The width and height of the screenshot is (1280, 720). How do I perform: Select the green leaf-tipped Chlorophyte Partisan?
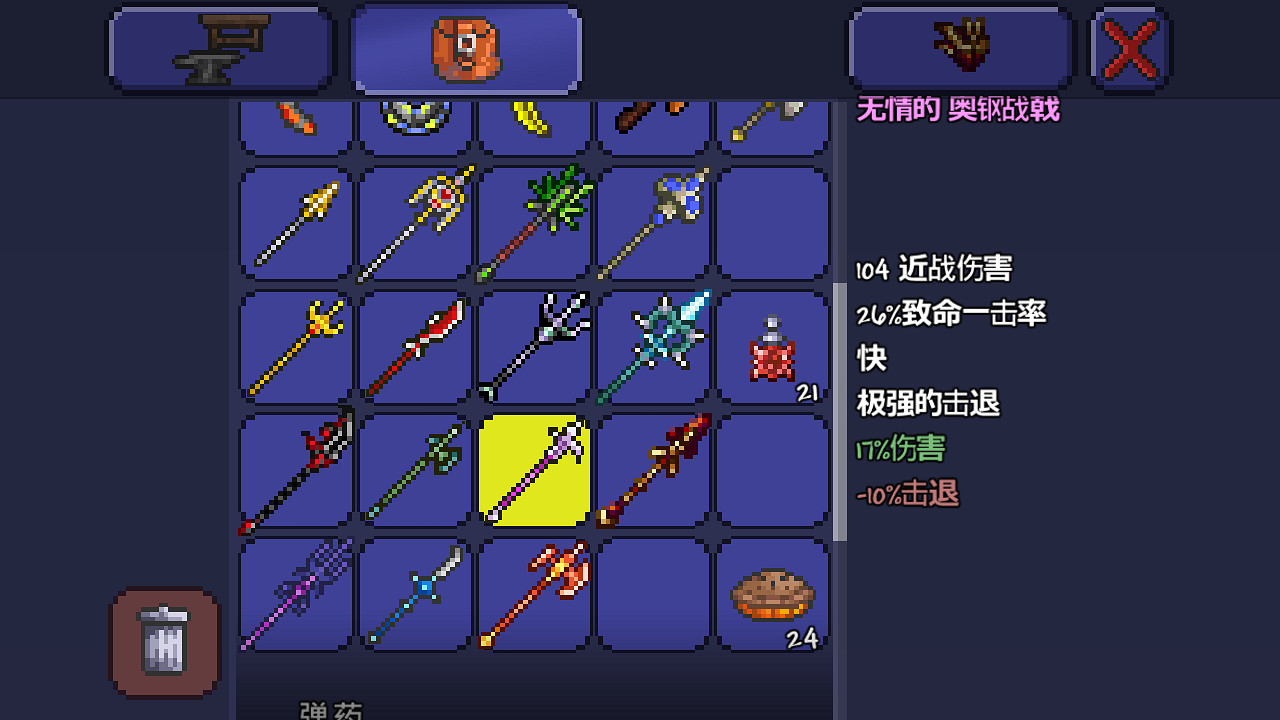pos(533,222)
